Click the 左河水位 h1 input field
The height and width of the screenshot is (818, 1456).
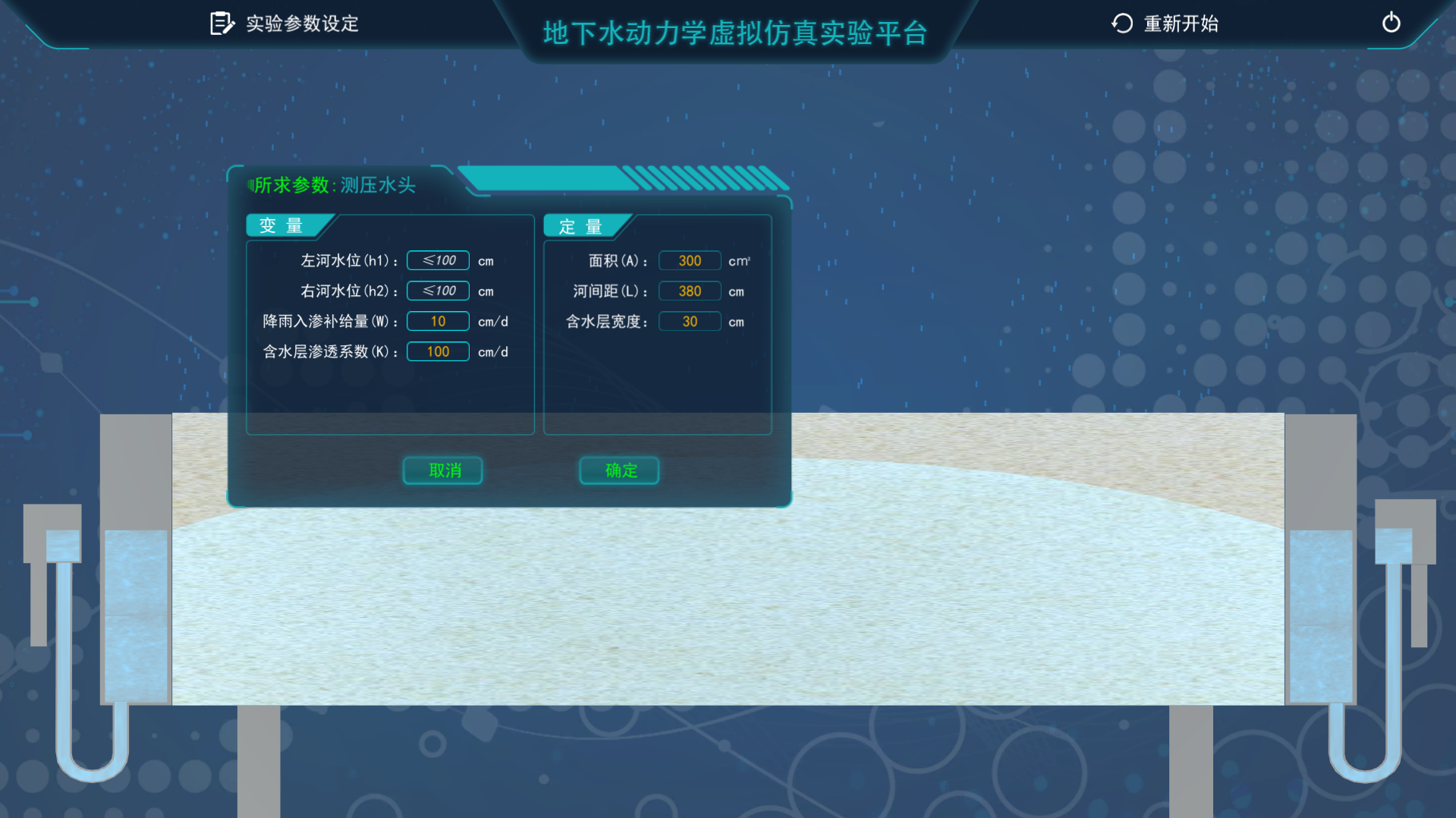(x=438, y=260)
